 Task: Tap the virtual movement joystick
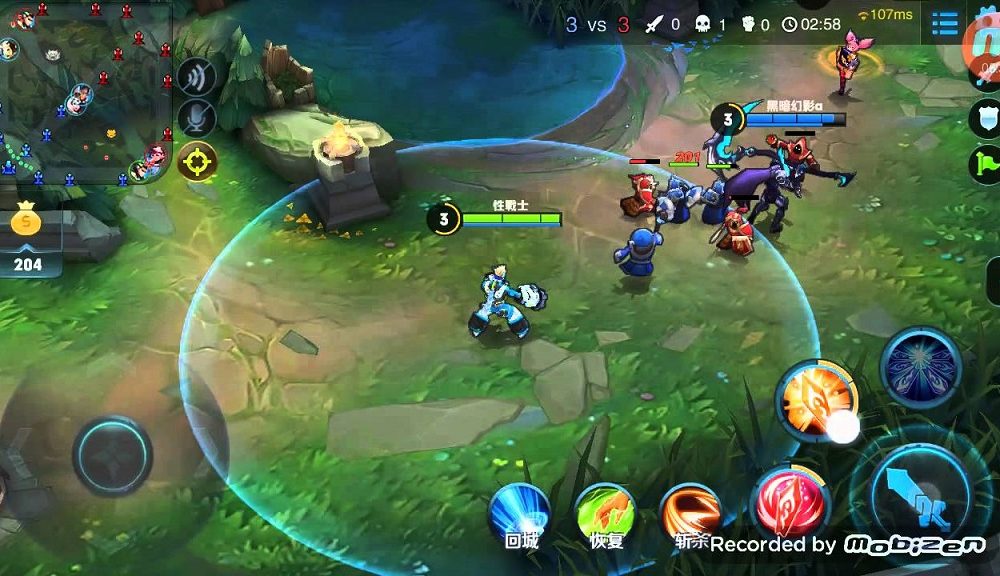112,455
